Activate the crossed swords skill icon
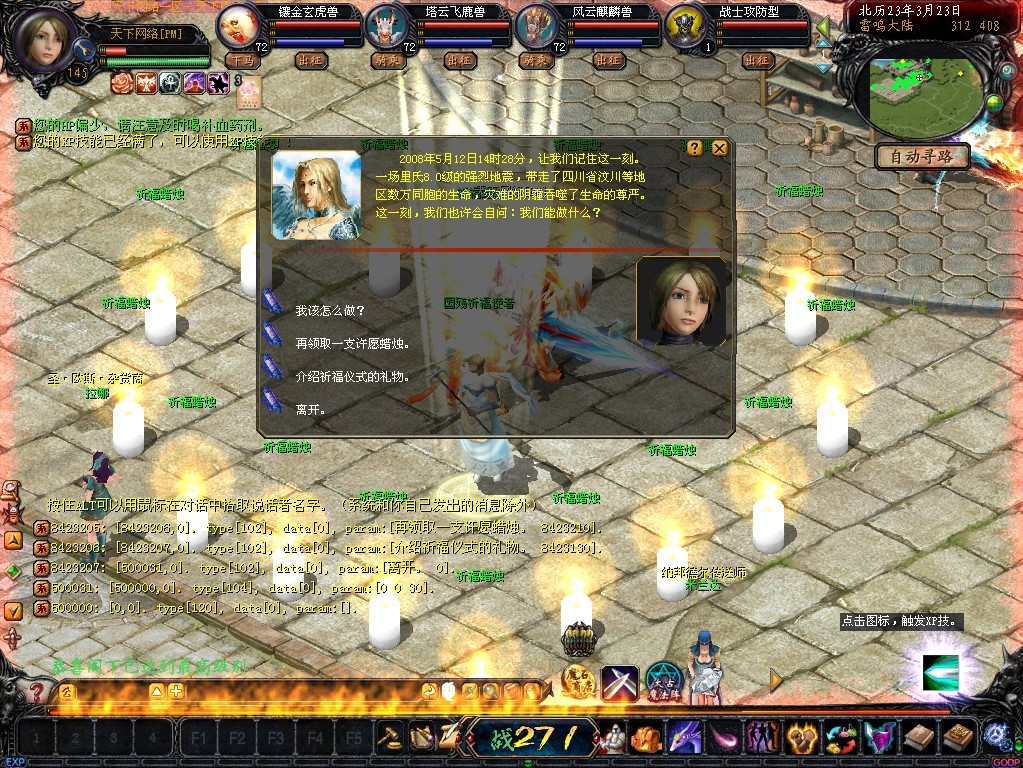 [620, 682]
